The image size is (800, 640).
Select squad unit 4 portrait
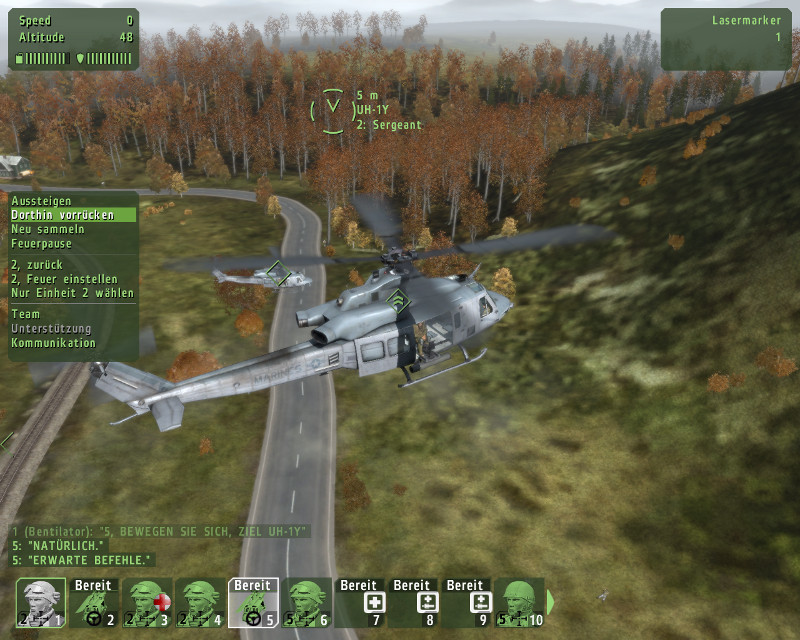point(201,603)
